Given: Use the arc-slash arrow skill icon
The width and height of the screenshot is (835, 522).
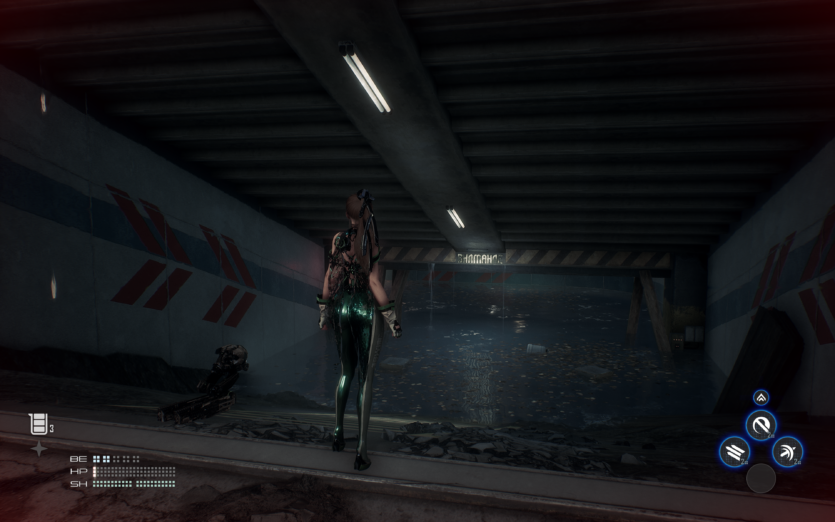Looking at the screenshot, I should [788, 452].
